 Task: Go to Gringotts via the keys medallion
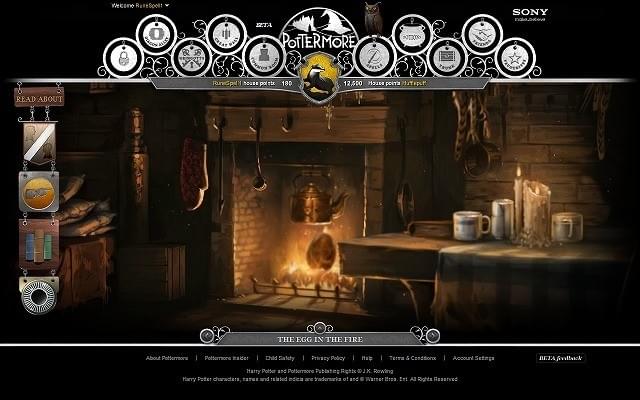[x=191, y=57]
